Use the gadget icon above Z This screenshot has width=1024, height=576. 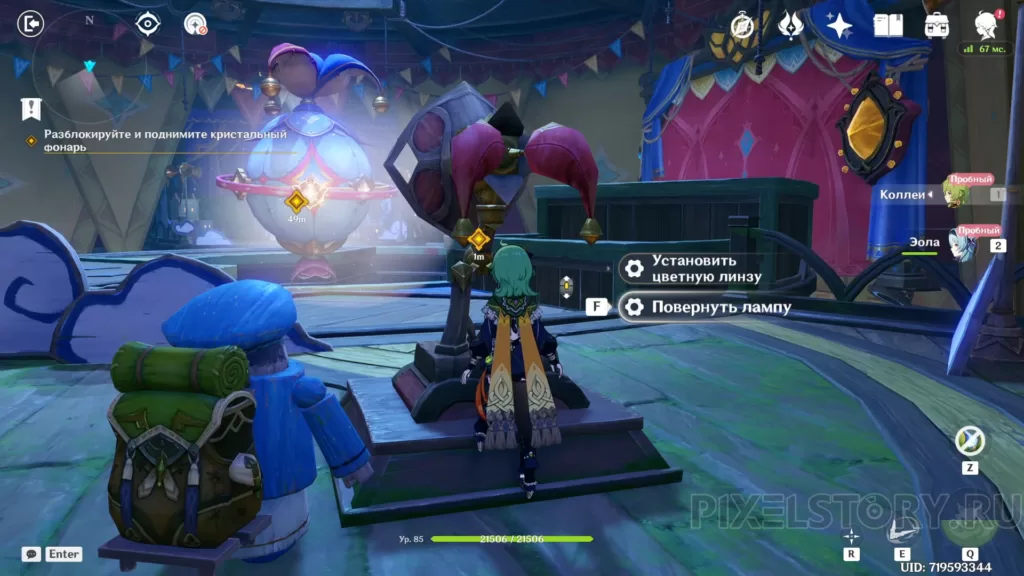tap(968, 440)
